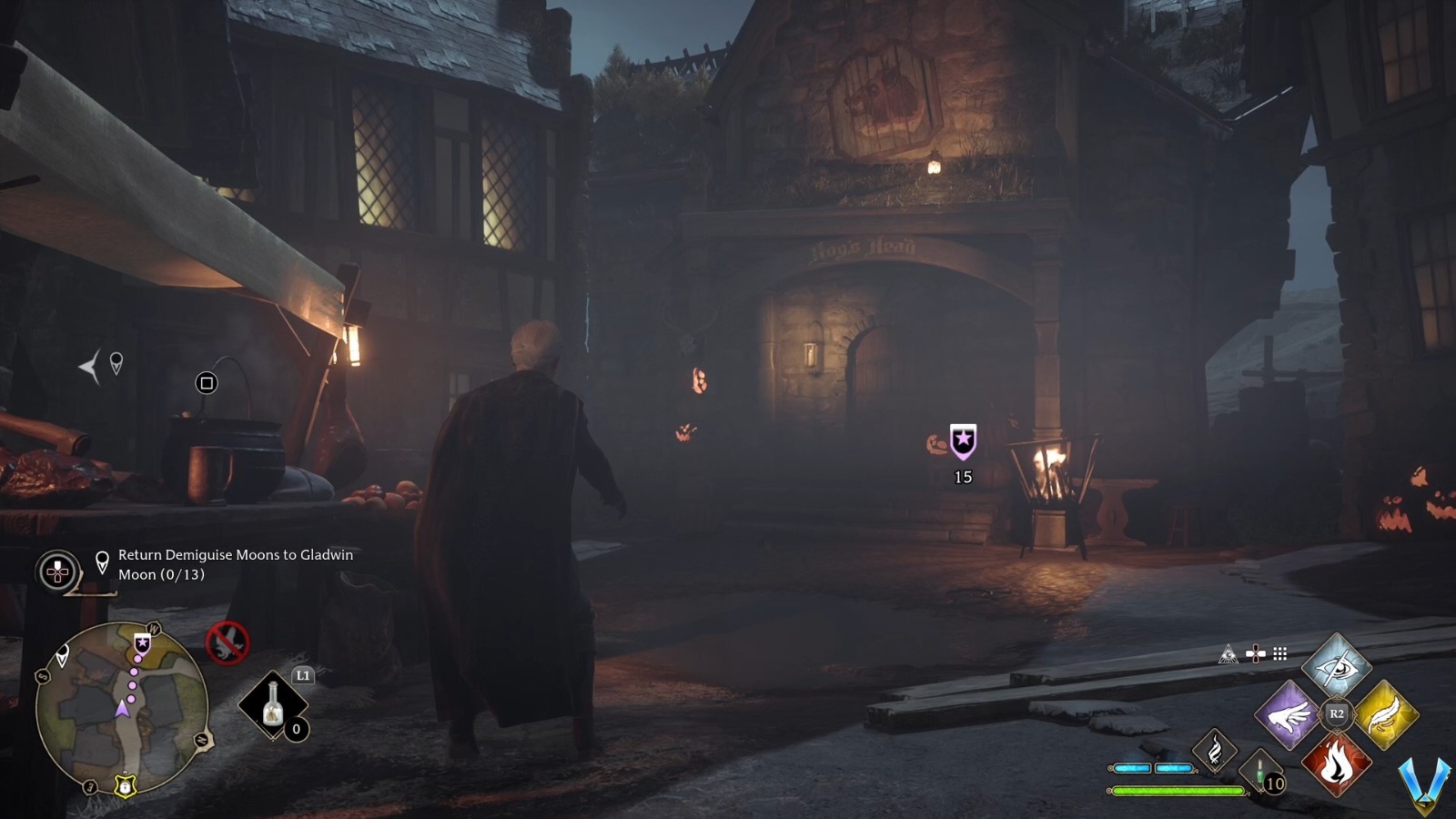Select the Ancient Magic flame icon
The height and width of the screenshot is (819, 1456).
(1215, 752)
